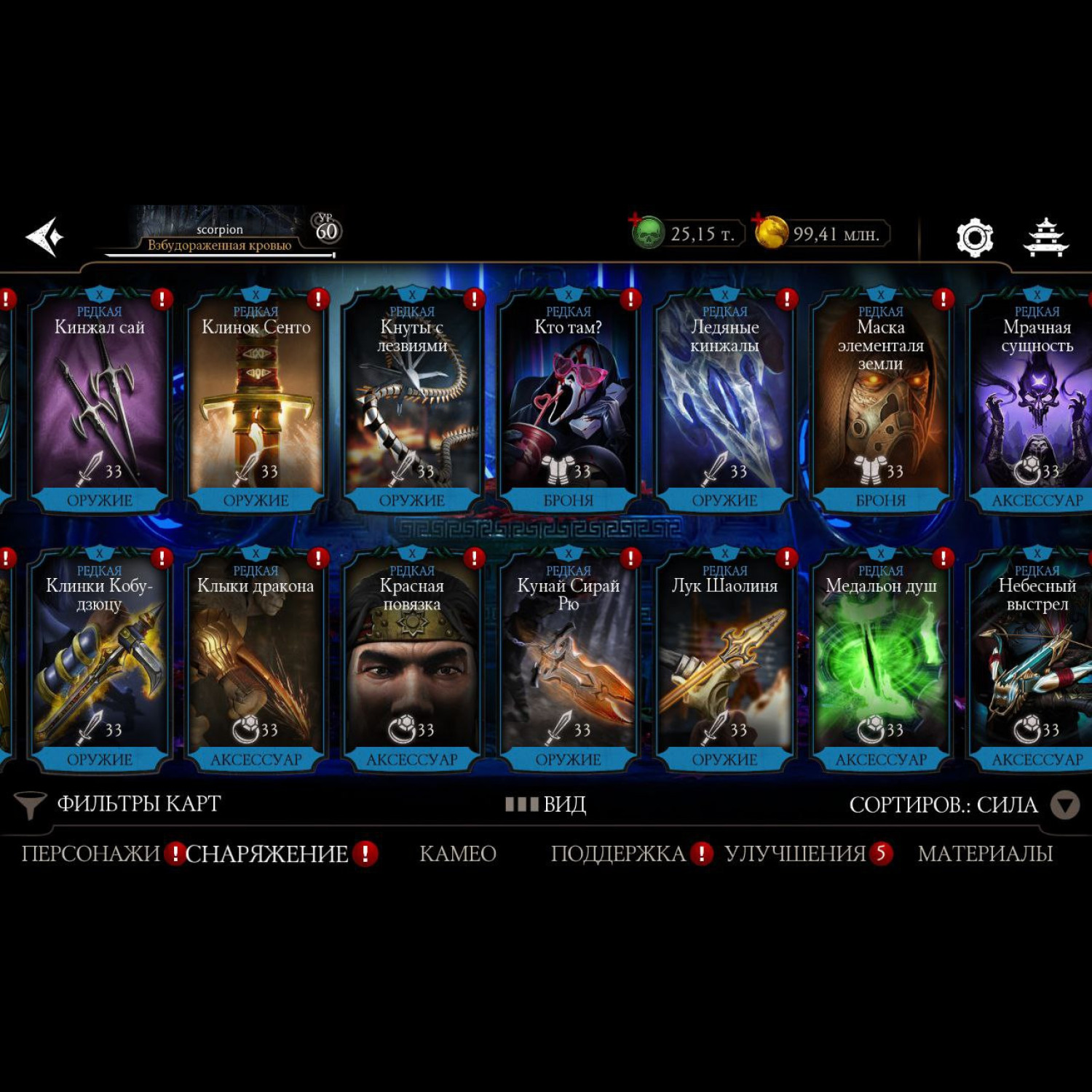Open the Поддержка tab
This screenshot has height=1092, width=1092.
(x=618, y=853)
